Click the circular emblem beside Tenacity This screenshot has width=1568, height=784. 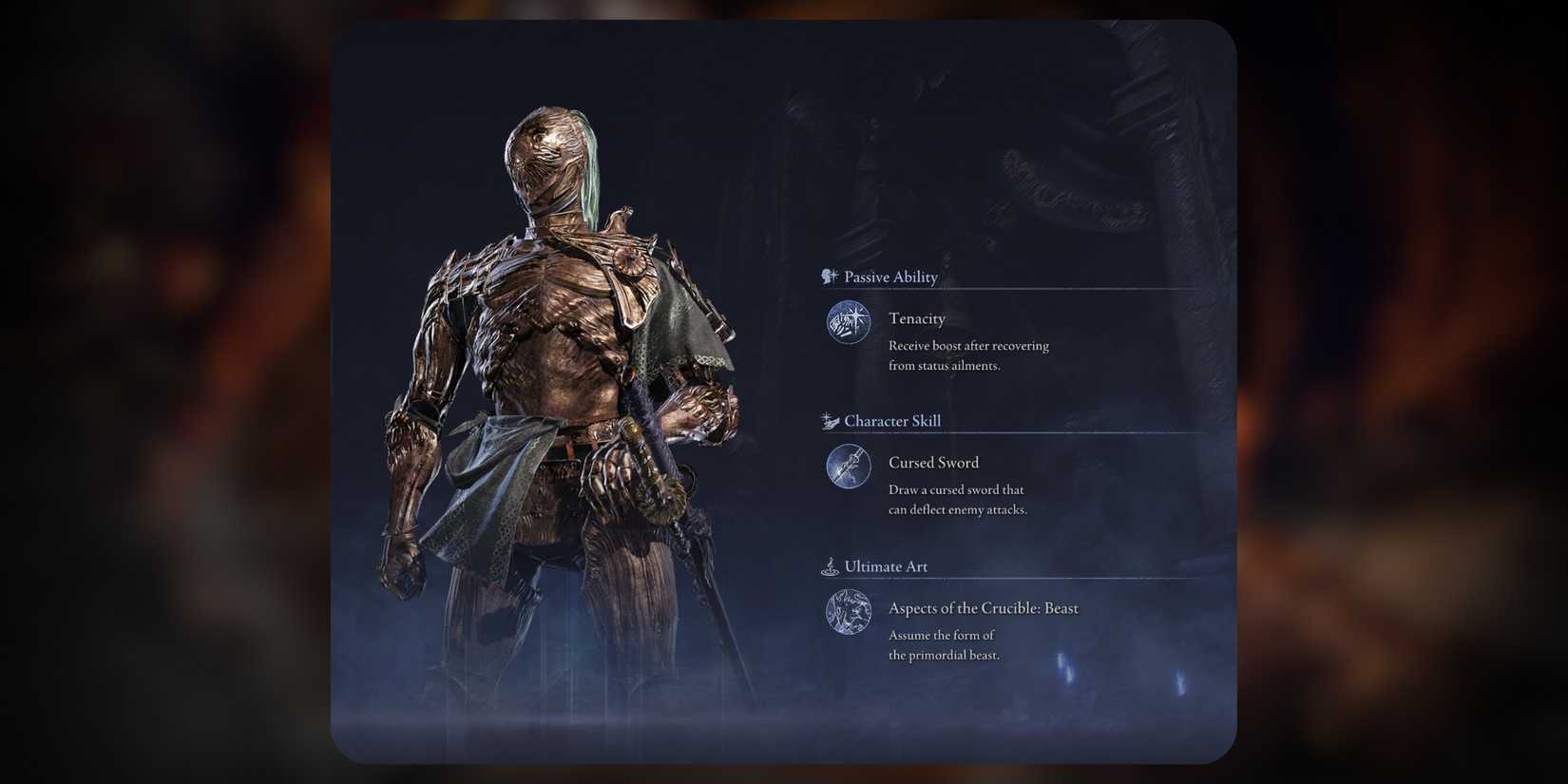click(x=848, y=323)
